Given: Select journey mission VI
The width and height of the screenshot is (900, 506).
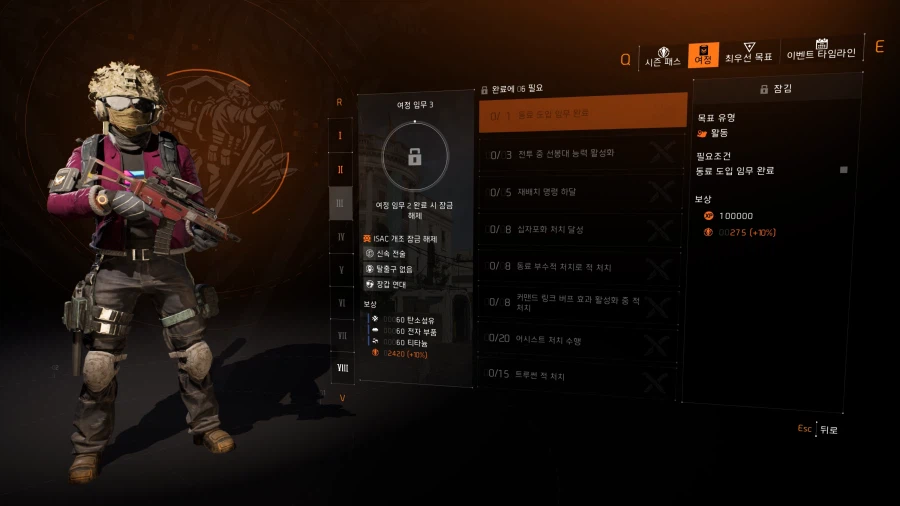Looking at the screenshot, I should point(341,303).
